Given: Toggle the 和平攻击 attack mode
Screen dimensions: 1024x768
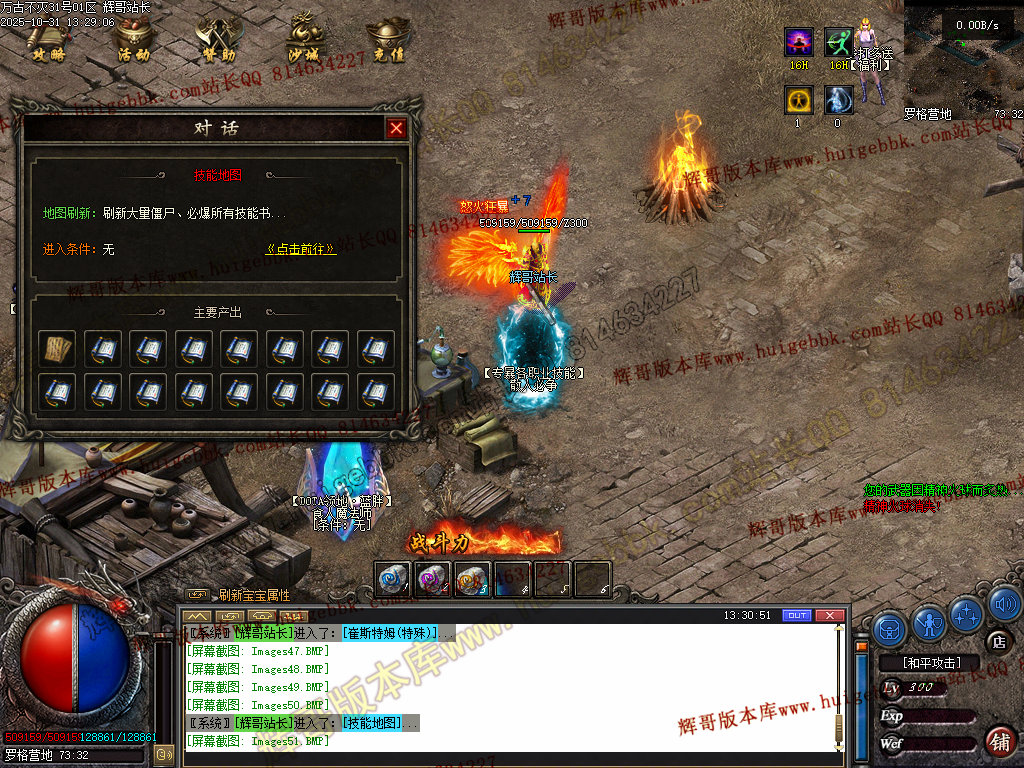Looking at the screenshot, I should (930, 662).
